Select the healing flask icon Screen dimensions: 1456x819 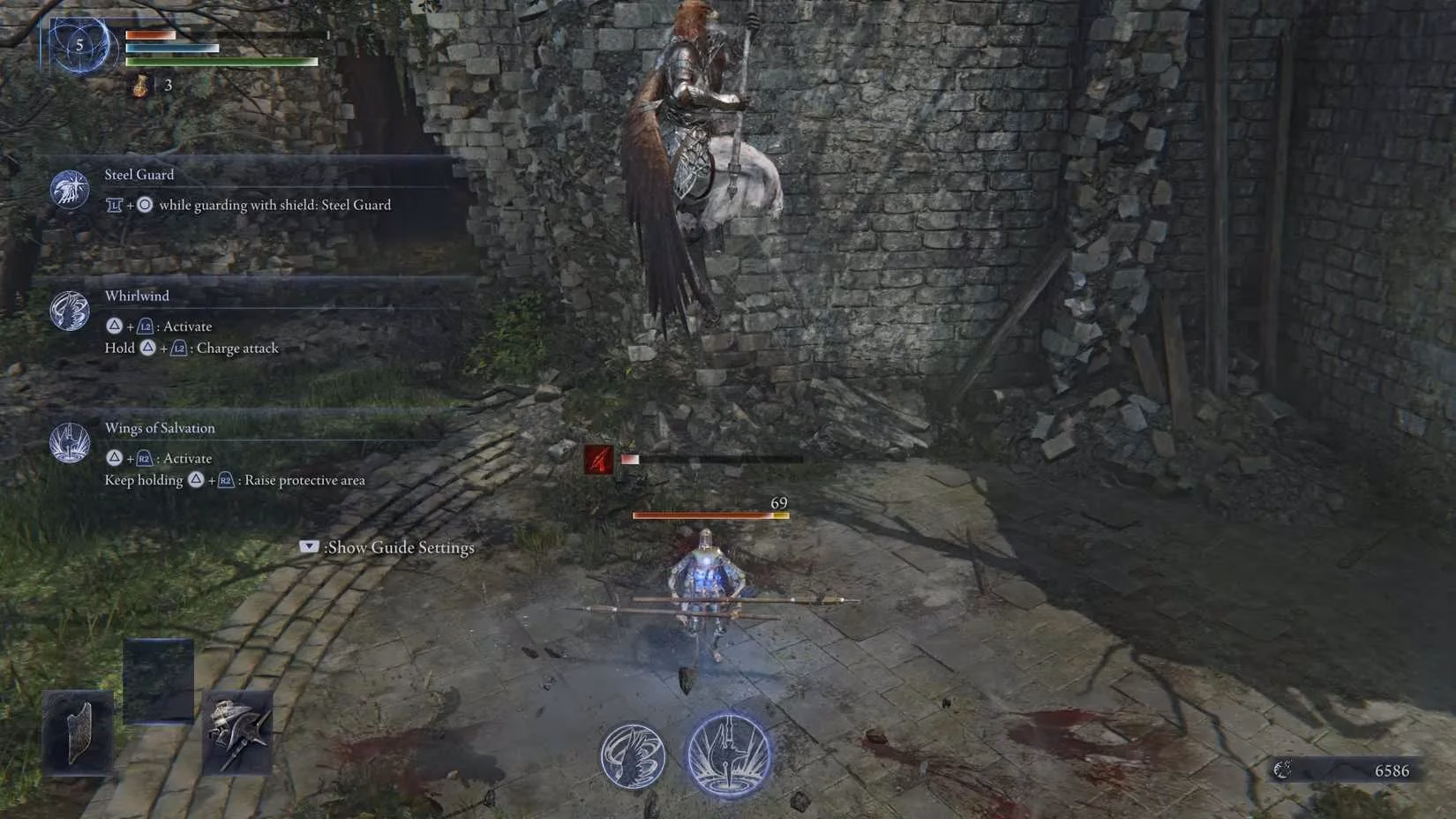pyautogui.click(x=141, y=86)
